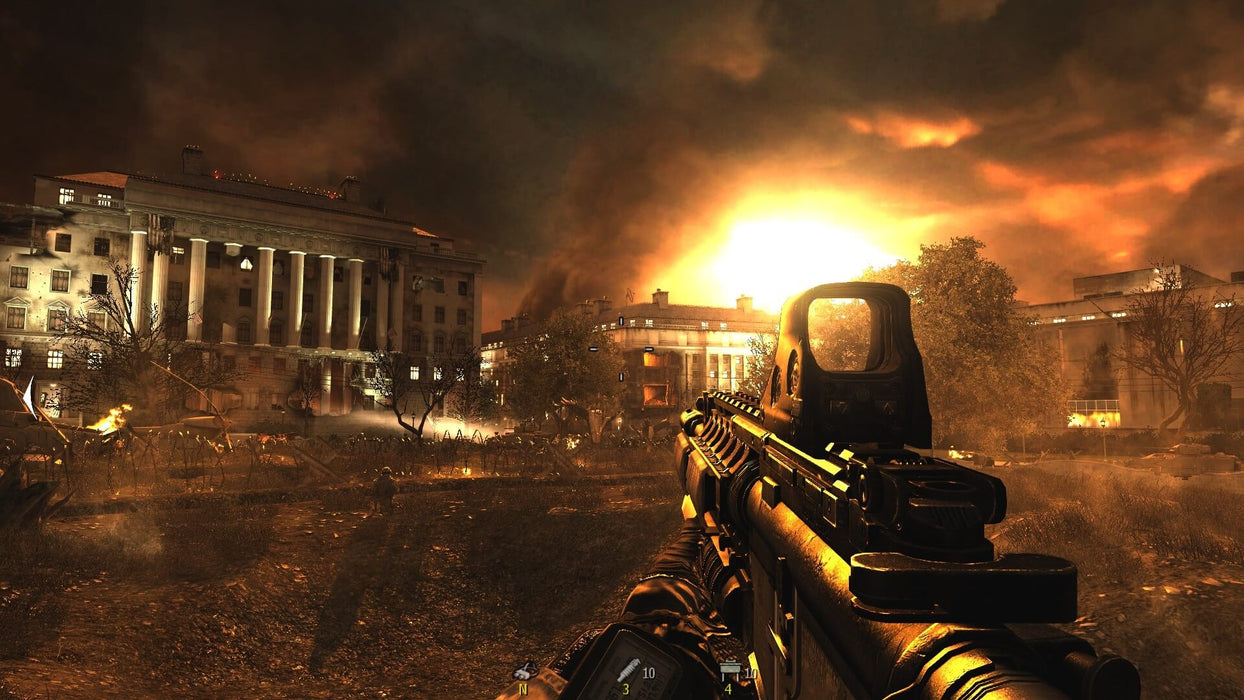Select the night vision goggles icon
1244x700 pixels.
[524, 671]
